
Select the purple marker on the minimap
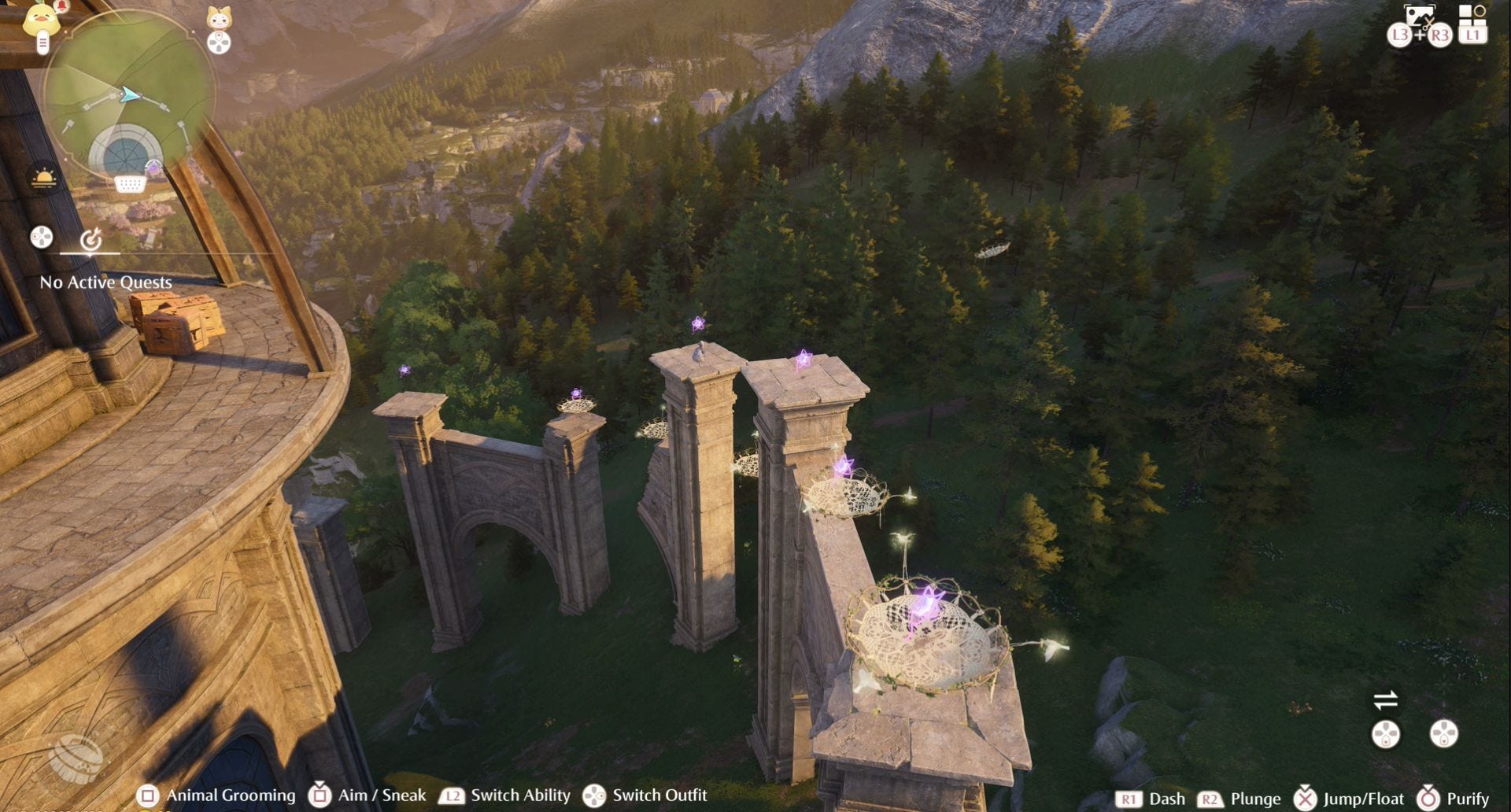click(x=153, y=167)
